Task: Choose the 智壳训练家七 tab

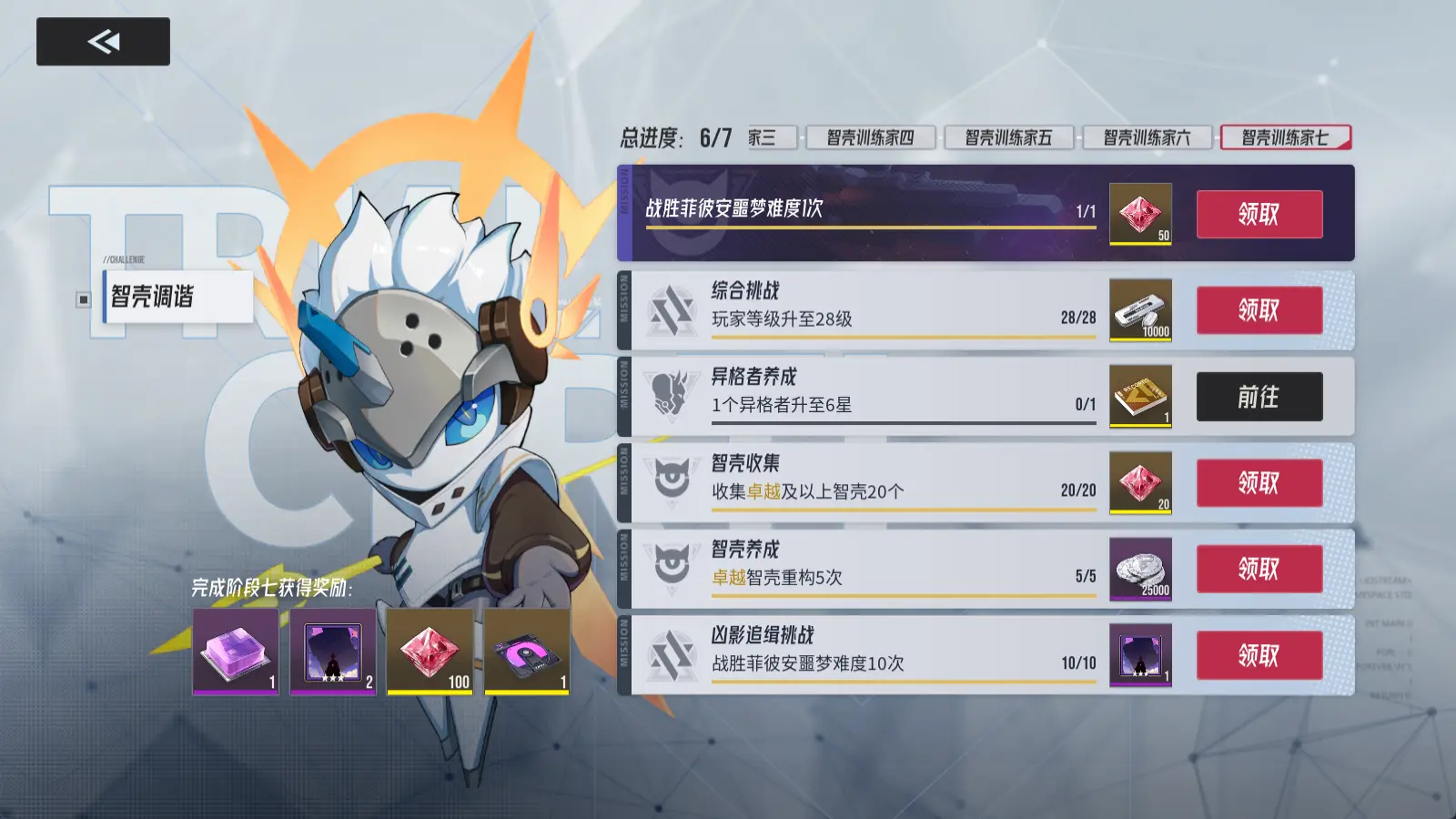Action: (x=1285, y=137)
